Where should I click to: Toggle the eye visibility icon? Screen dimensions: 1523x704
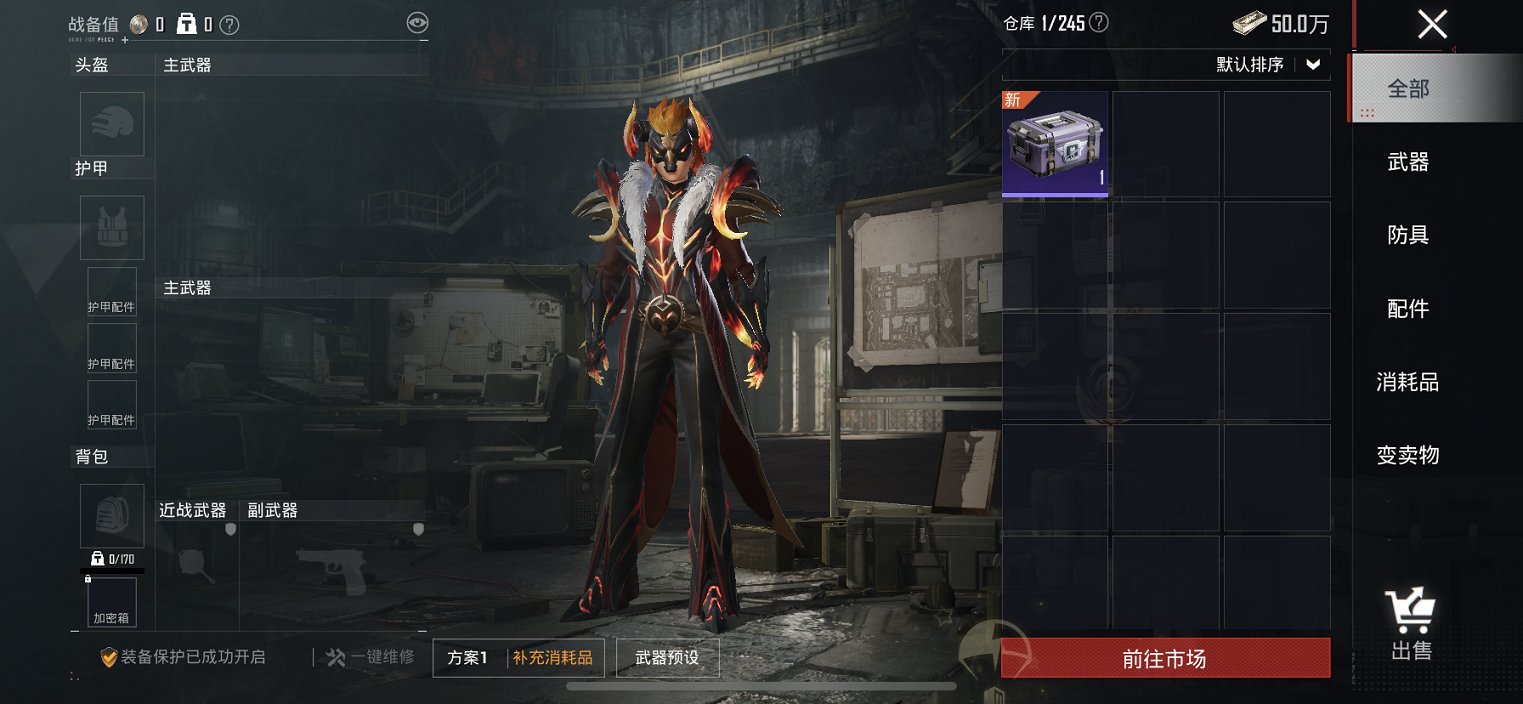tap(418, 23)
